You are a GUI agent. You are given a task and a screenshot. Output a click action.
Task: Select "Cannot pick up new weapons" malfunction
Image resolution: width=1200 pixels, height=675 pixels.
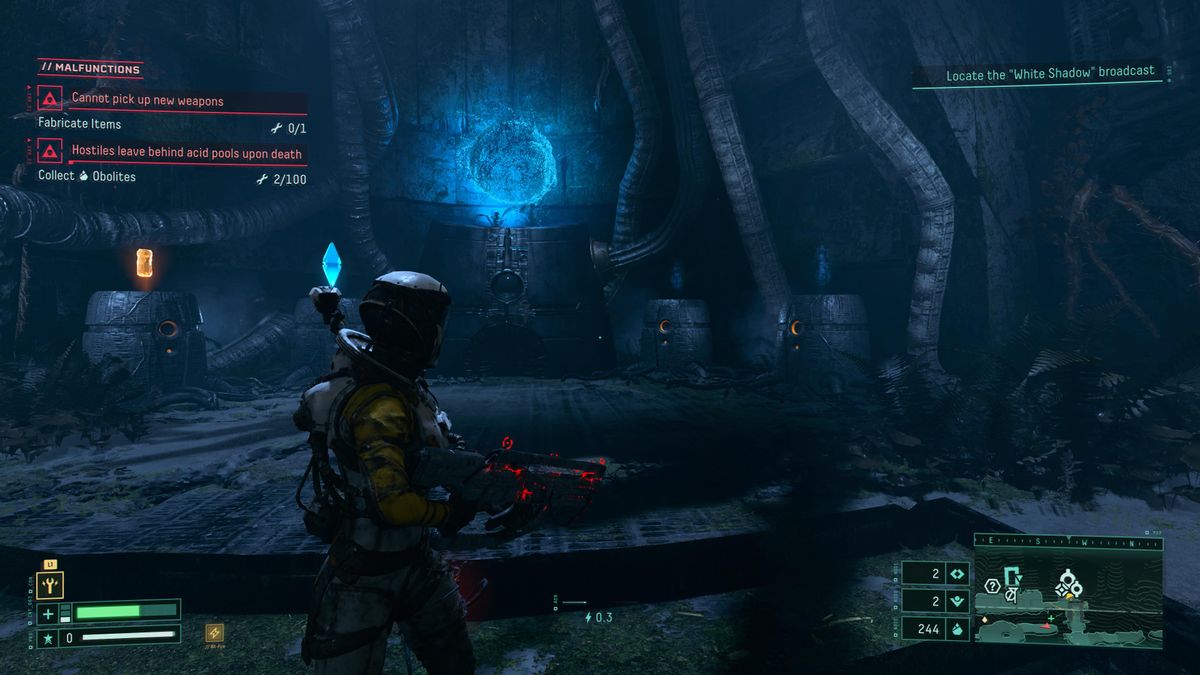[147, 100]
